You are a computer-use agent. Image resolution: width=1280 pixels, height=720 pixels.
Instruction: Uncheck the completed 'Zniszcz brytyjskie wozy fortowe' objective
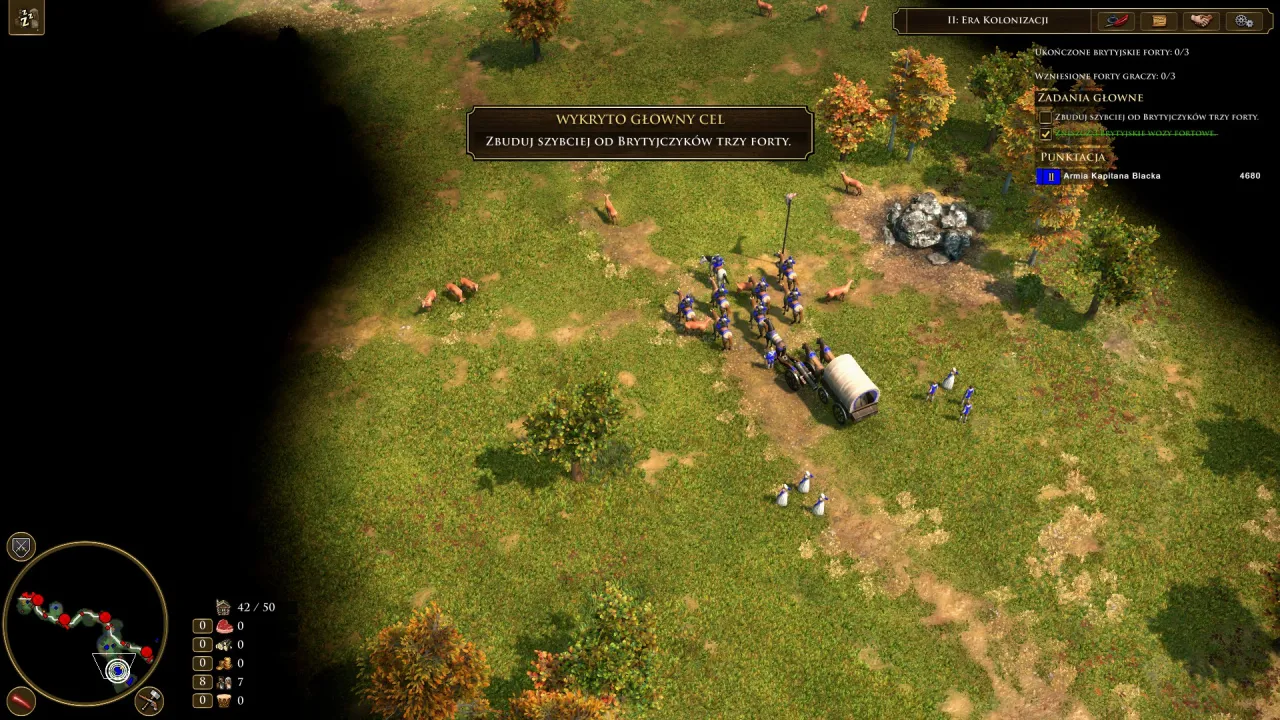click(x=1045, y=133)
